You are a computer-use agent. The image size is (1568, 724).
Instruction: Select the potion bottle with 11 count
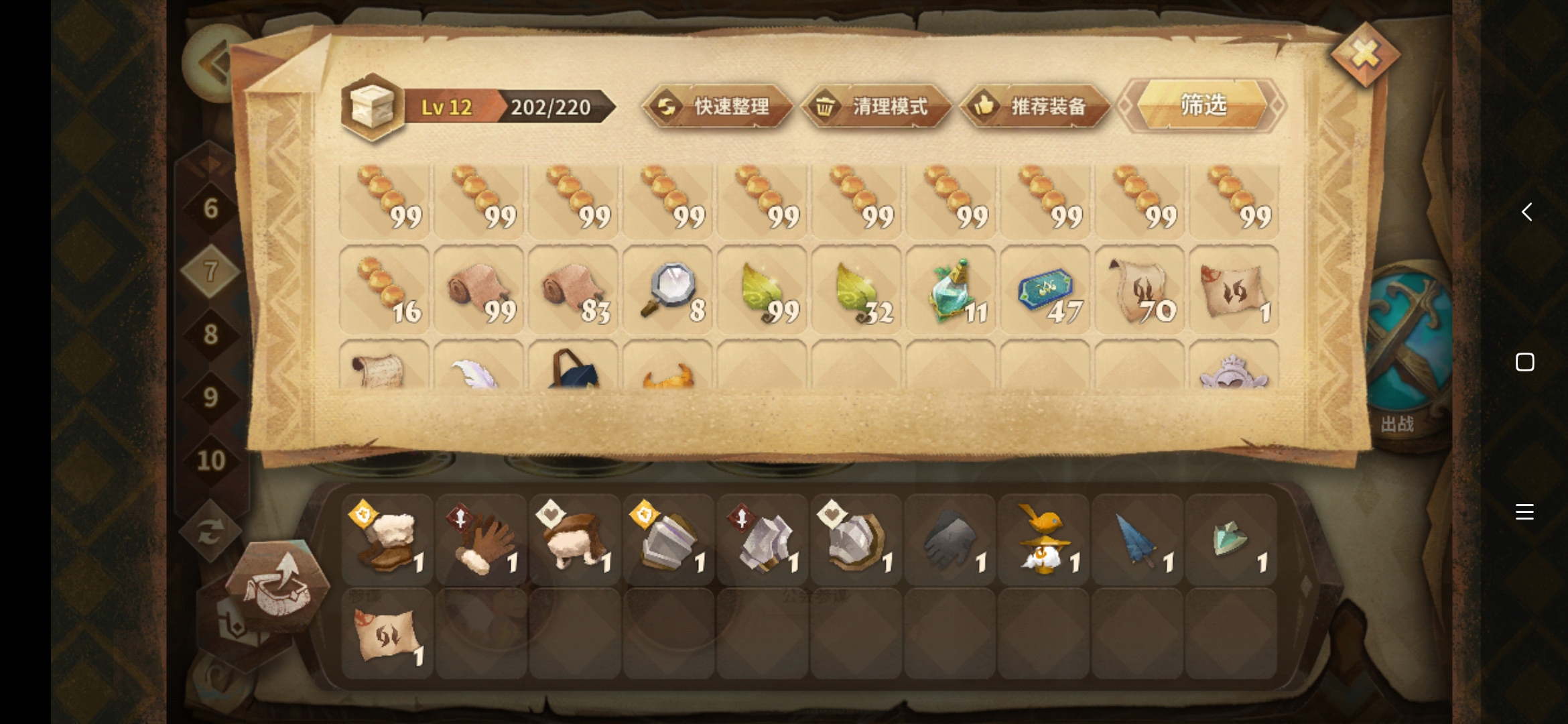tap(950, 290)
